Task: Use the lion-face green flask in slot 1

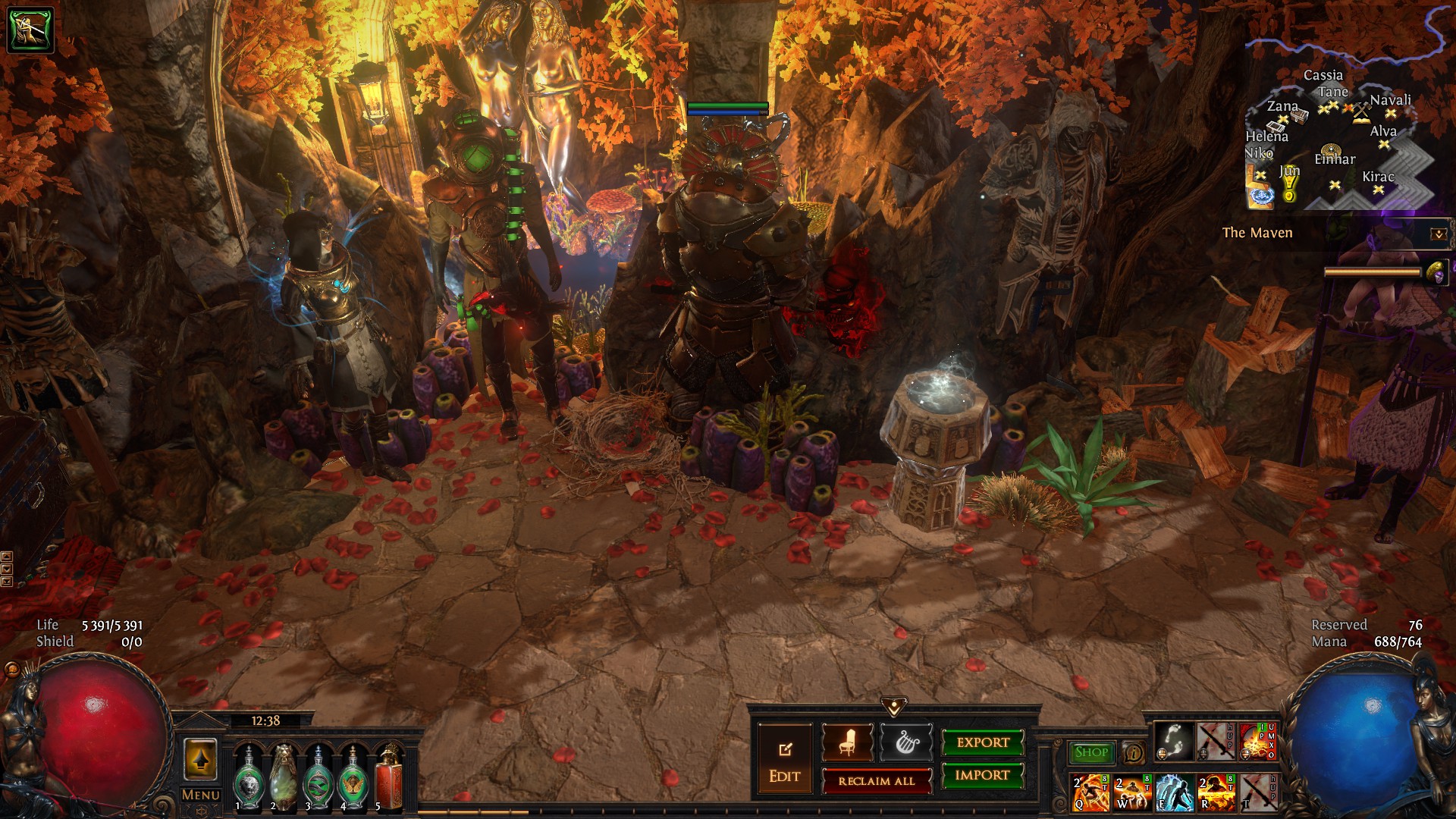Action: [248, 777]
